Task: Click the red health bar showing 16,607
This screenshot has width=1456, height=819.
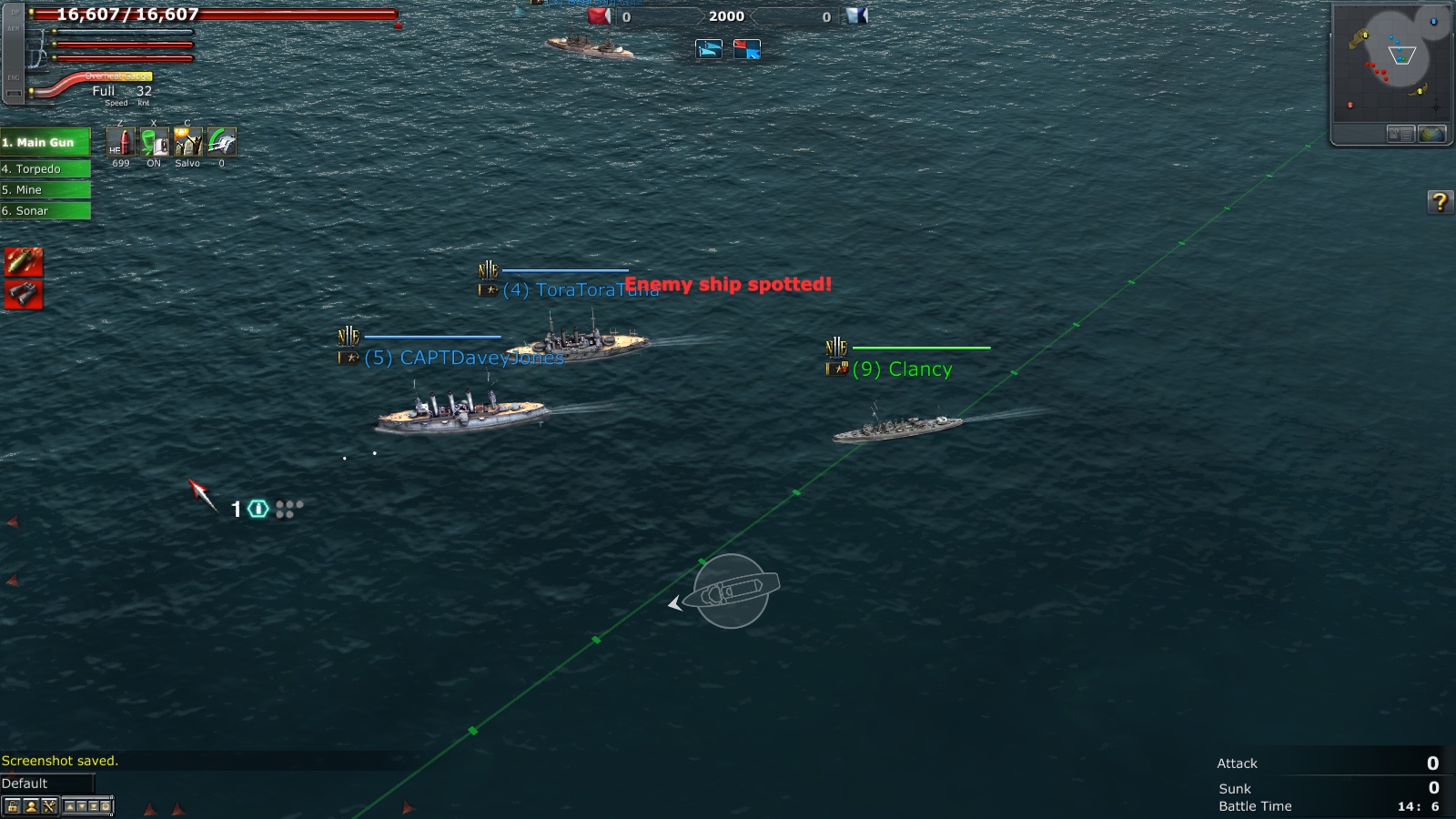Action: coord(209,15)
